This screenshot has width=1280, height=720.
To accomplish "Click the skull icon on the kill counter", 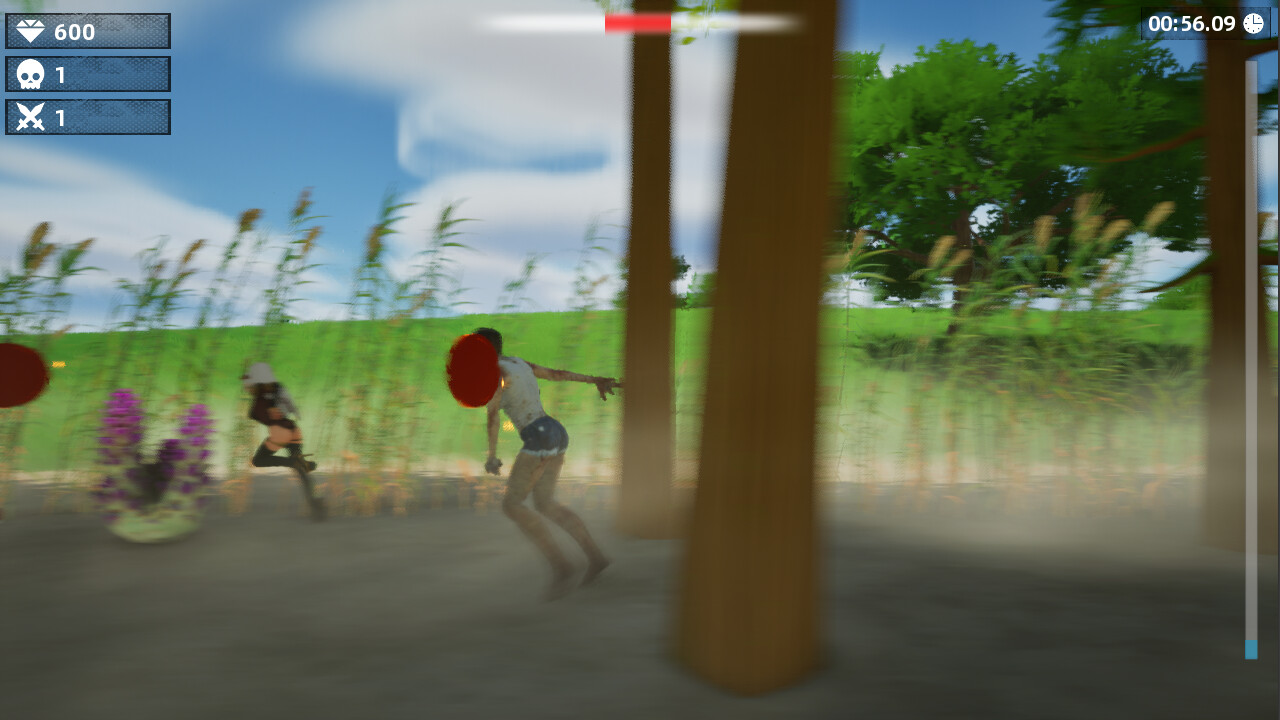I will tap(31, 72).
